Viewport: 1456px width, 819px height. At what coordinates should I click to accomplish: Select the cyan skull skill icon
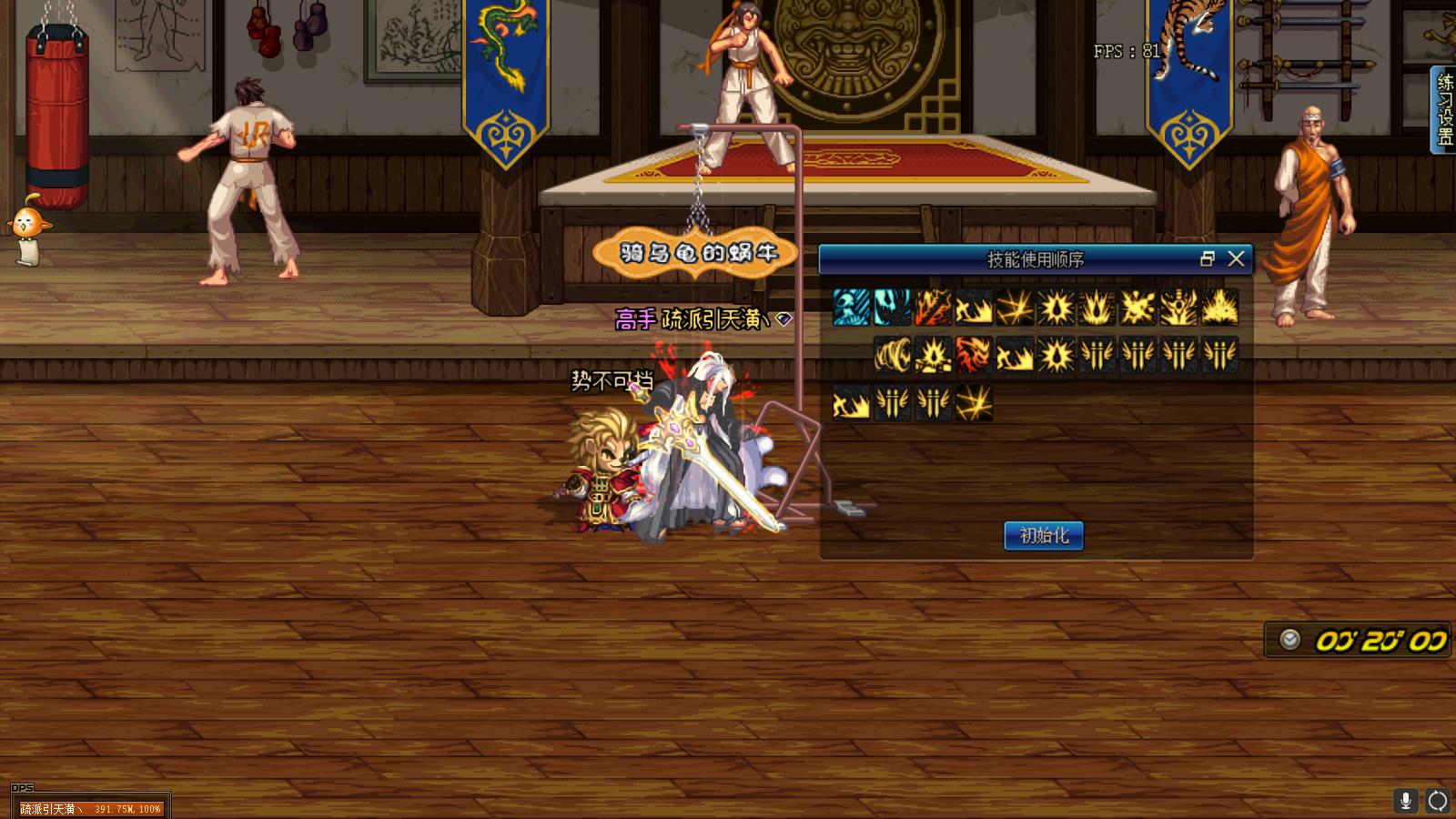point(852,308)
